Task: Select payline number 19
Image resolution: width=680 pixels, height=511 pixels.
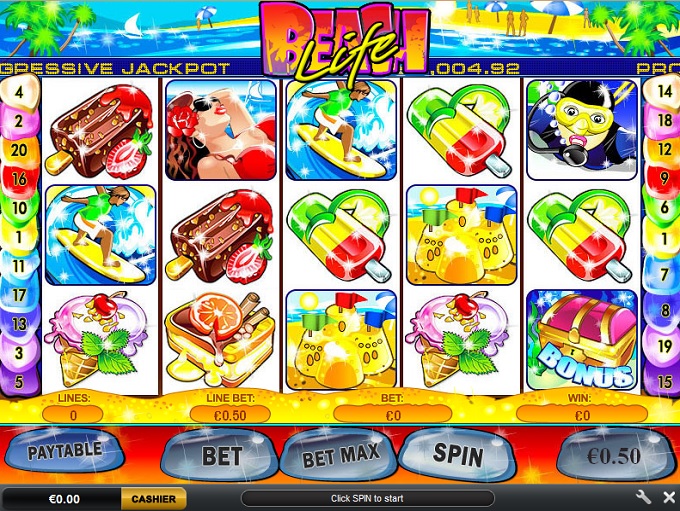Action: (x=662, y=346)
